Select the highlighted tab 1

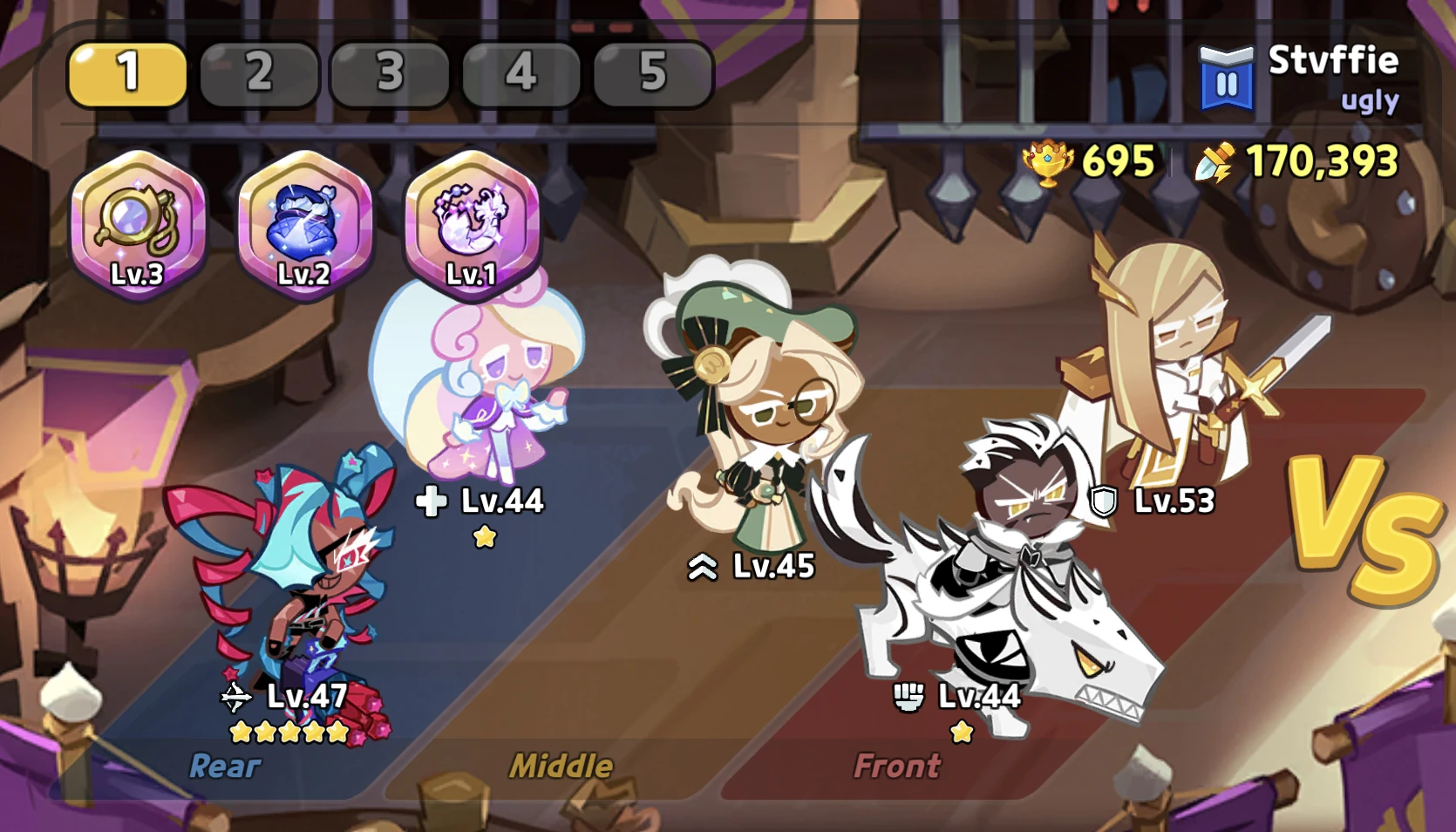127,74
